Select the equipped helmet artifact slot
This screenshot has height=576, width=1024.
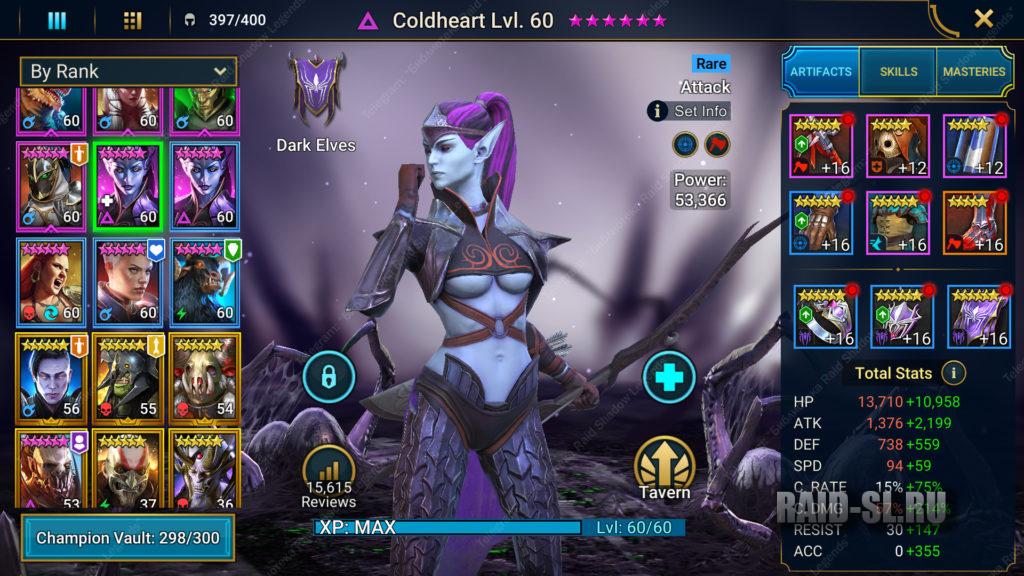coord(897,146)
